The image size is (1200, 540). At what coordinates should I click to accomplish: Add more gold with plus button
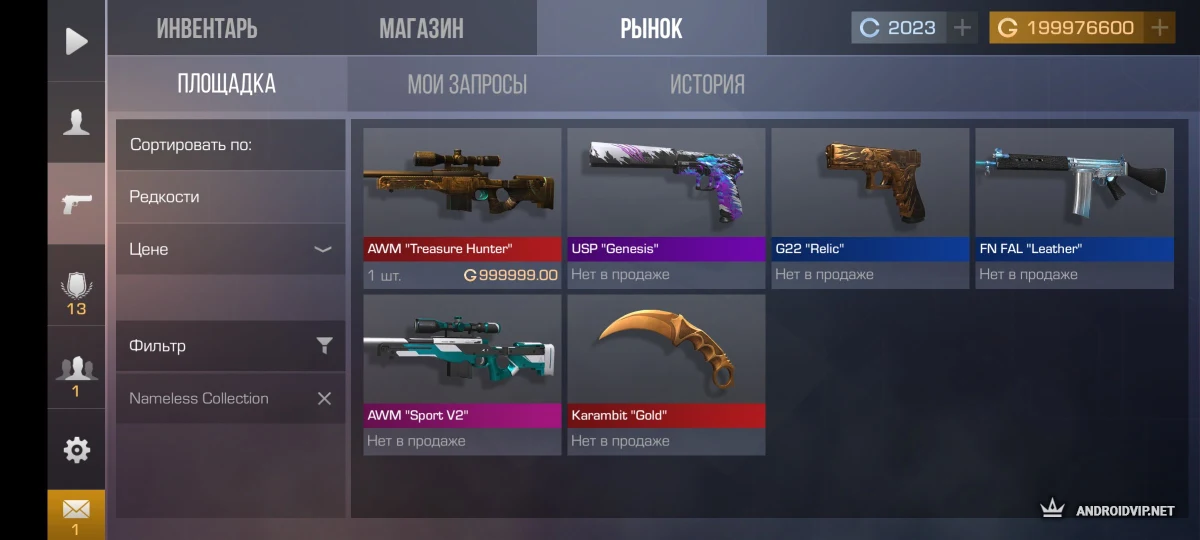coord(1159,28)
